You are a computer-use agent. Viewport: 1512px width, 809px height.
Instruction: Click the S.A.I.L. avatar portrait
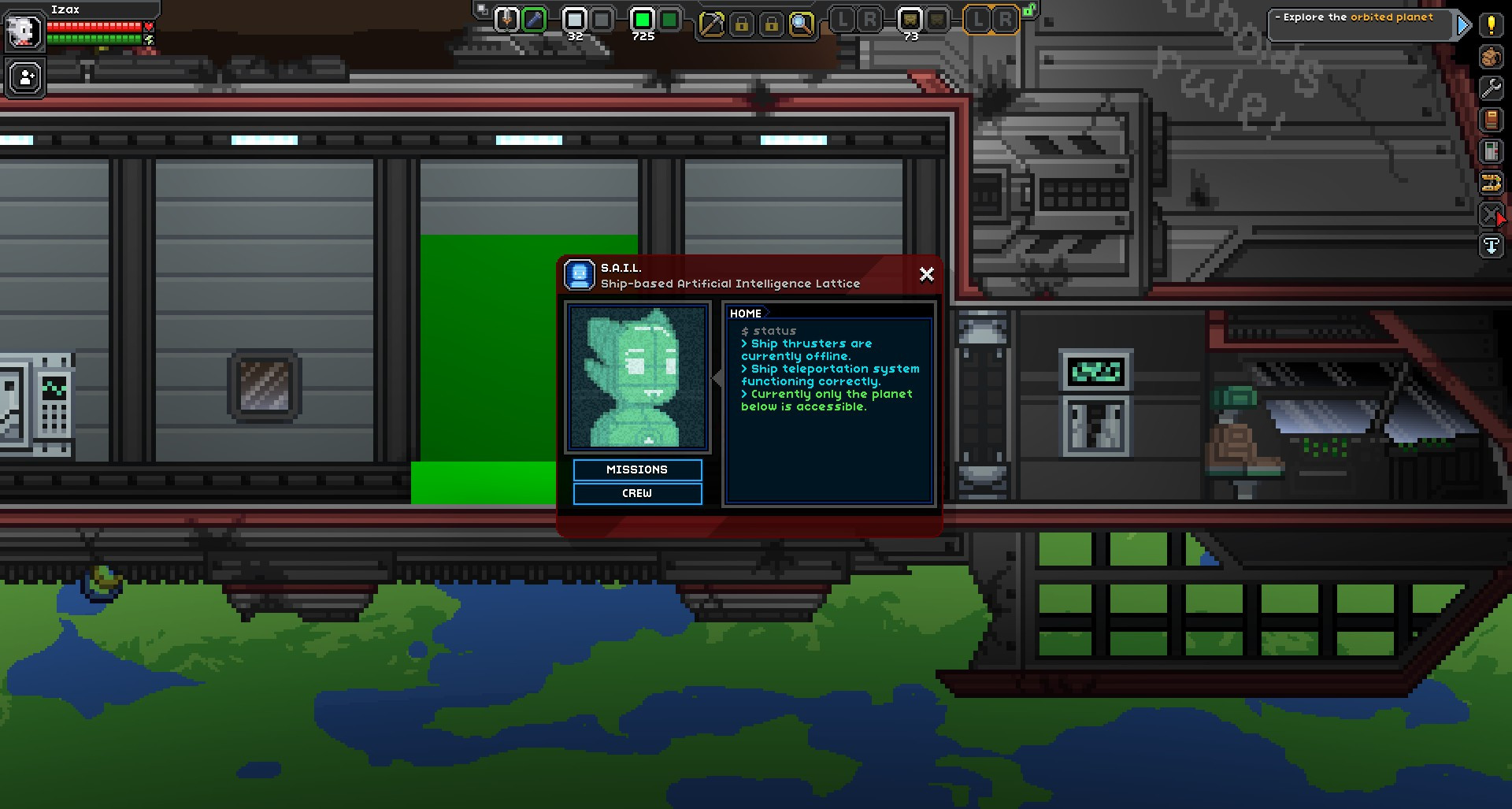click(636, 377)
